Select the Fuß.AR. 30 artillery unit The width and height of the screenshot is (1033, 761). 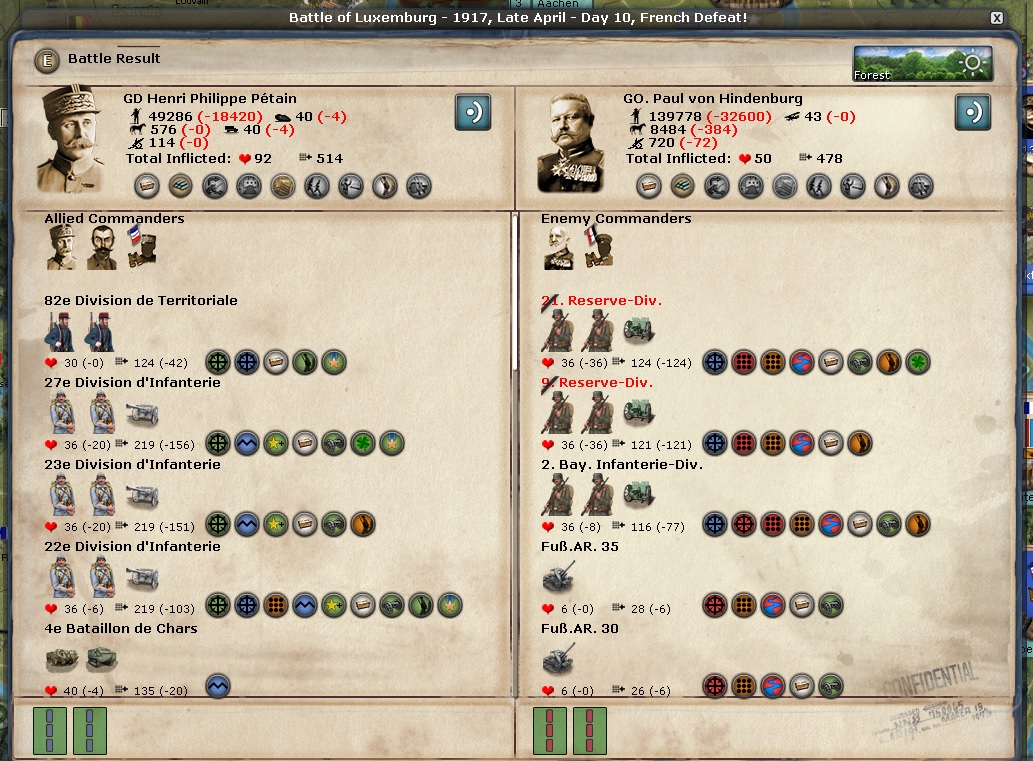pyautogui.click(x=579, y=629)
